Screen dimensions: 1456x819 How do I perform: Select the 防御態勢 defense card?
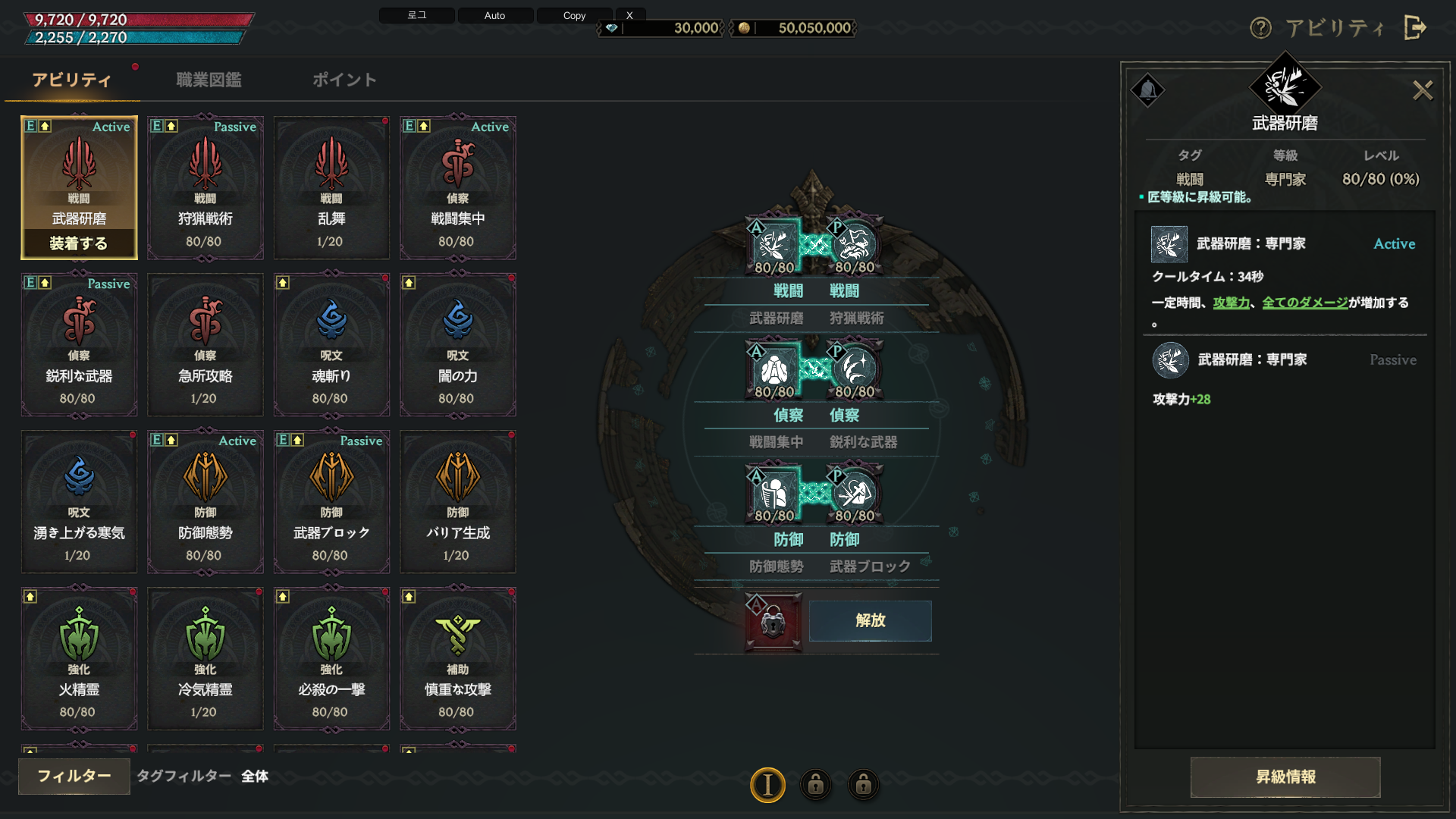(205, 502)
